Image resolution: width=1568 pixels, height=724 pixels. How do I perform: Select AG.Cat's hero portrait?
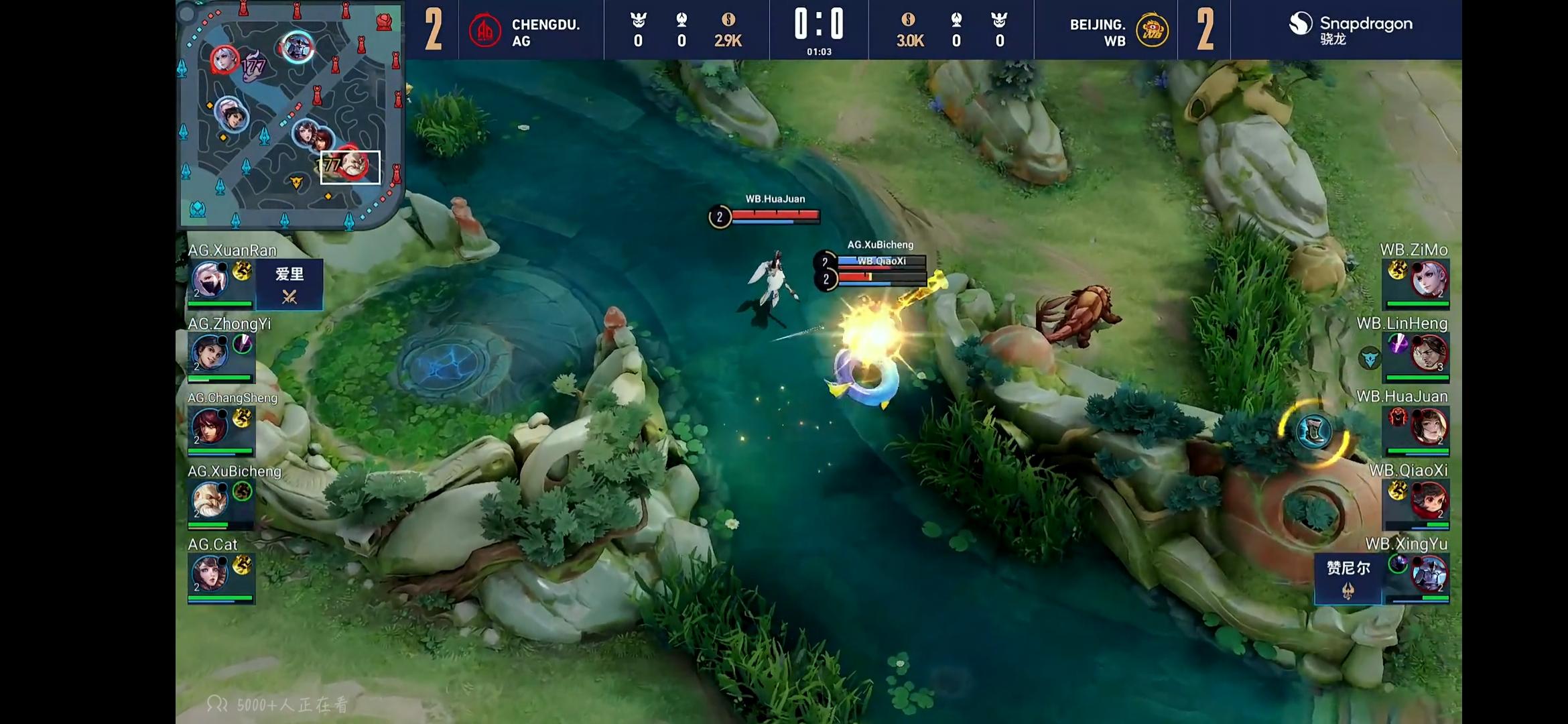pos(210,574)
